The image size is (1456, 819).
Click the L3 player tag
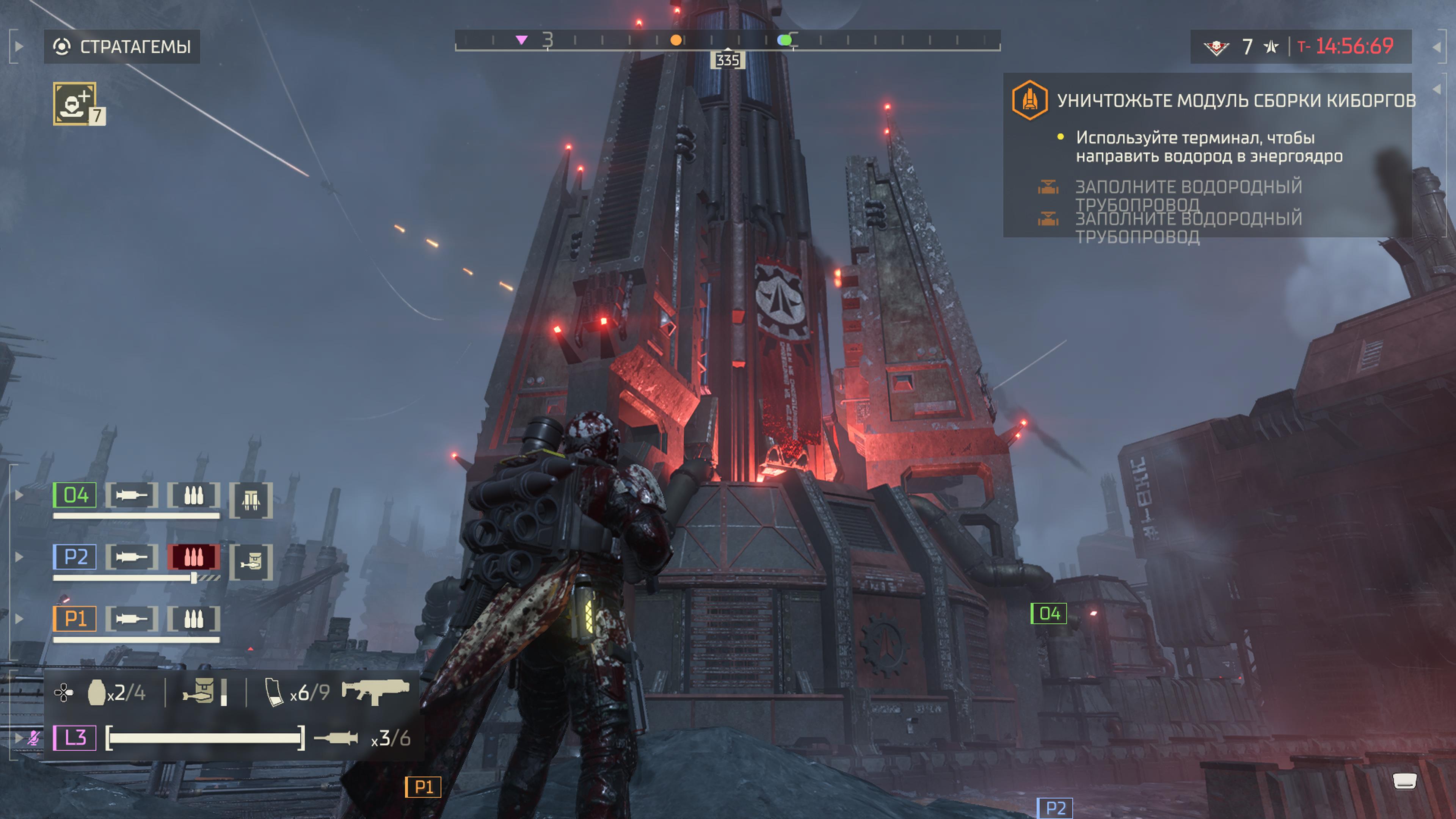pos(75,737)
